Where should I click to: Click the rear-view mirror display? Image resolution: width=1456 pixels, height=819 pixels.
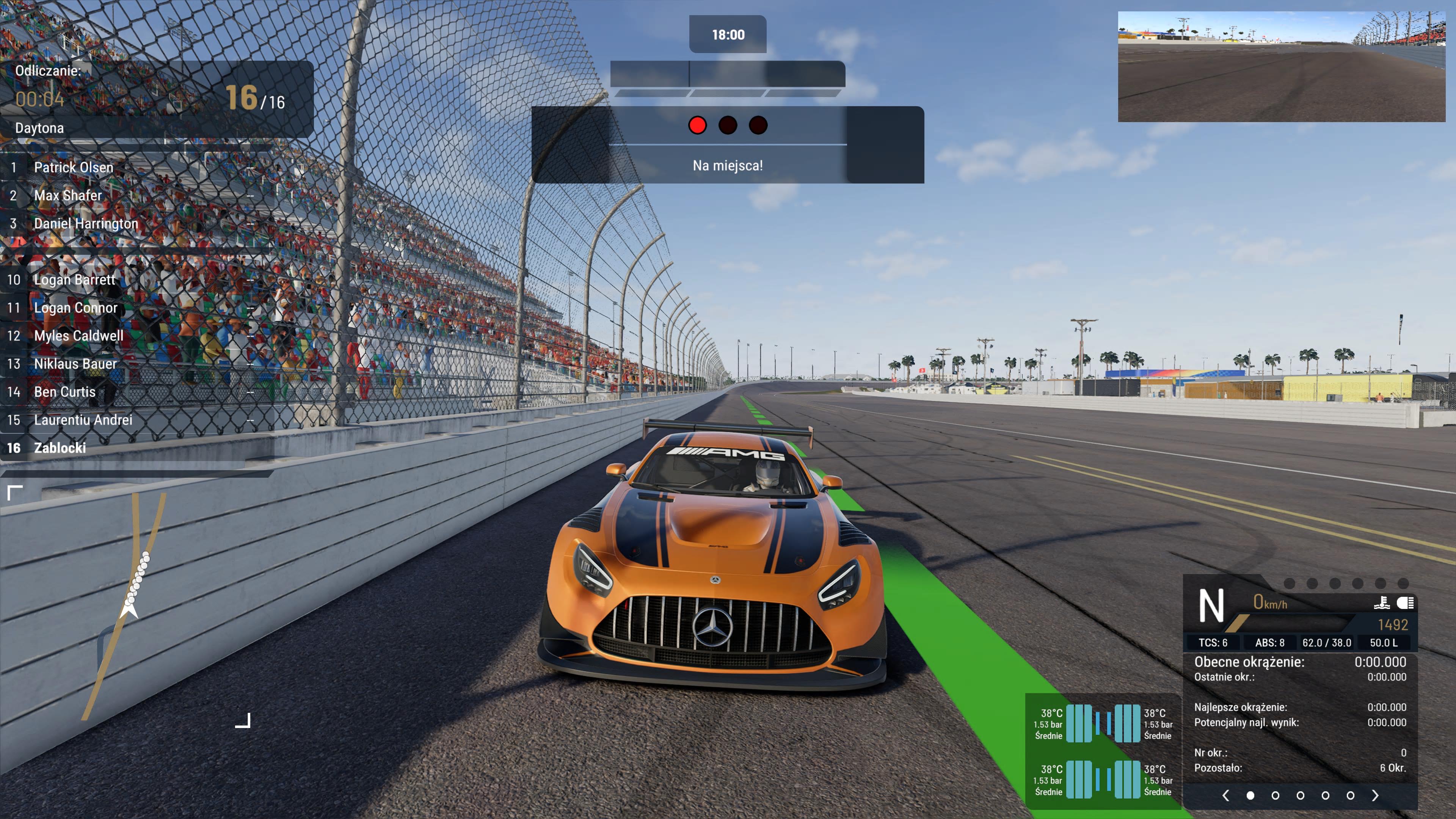[x=1281, y=67]
